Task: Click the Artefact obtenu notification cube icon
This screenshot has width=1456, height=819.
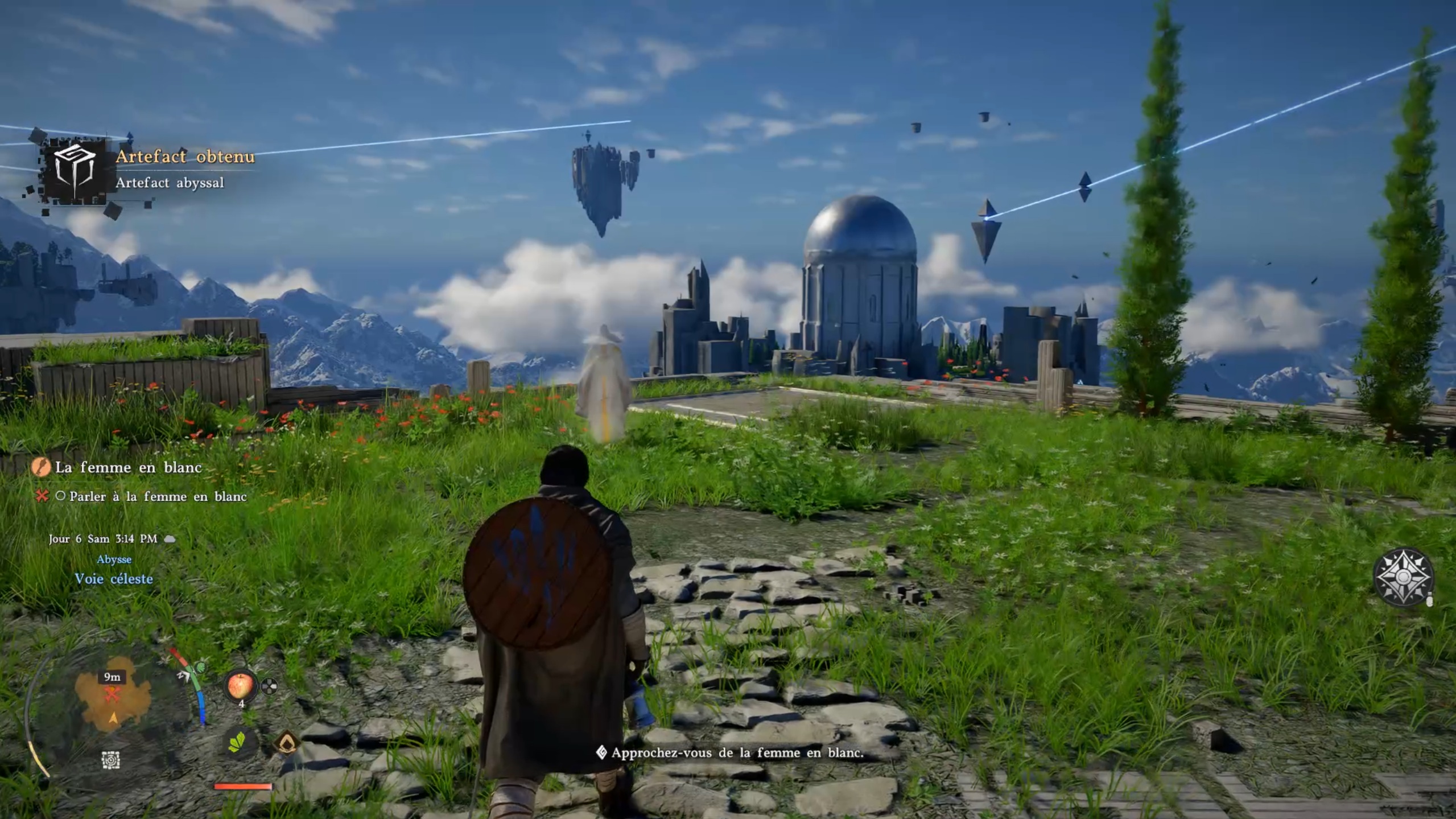Action: point(75,169)
